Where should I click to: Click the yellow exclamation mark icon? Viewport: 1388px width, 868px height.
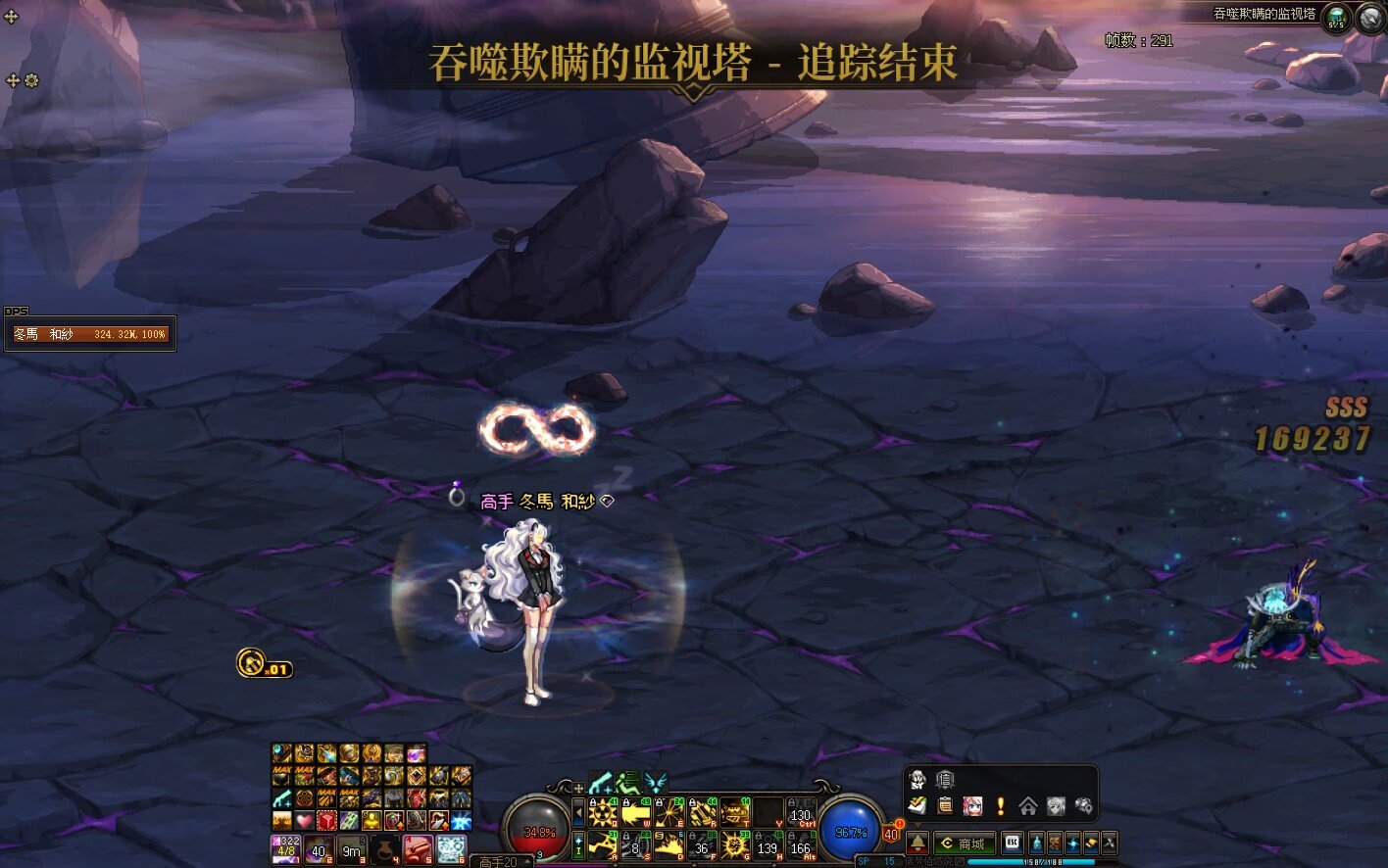click(x=1000, y=806)
